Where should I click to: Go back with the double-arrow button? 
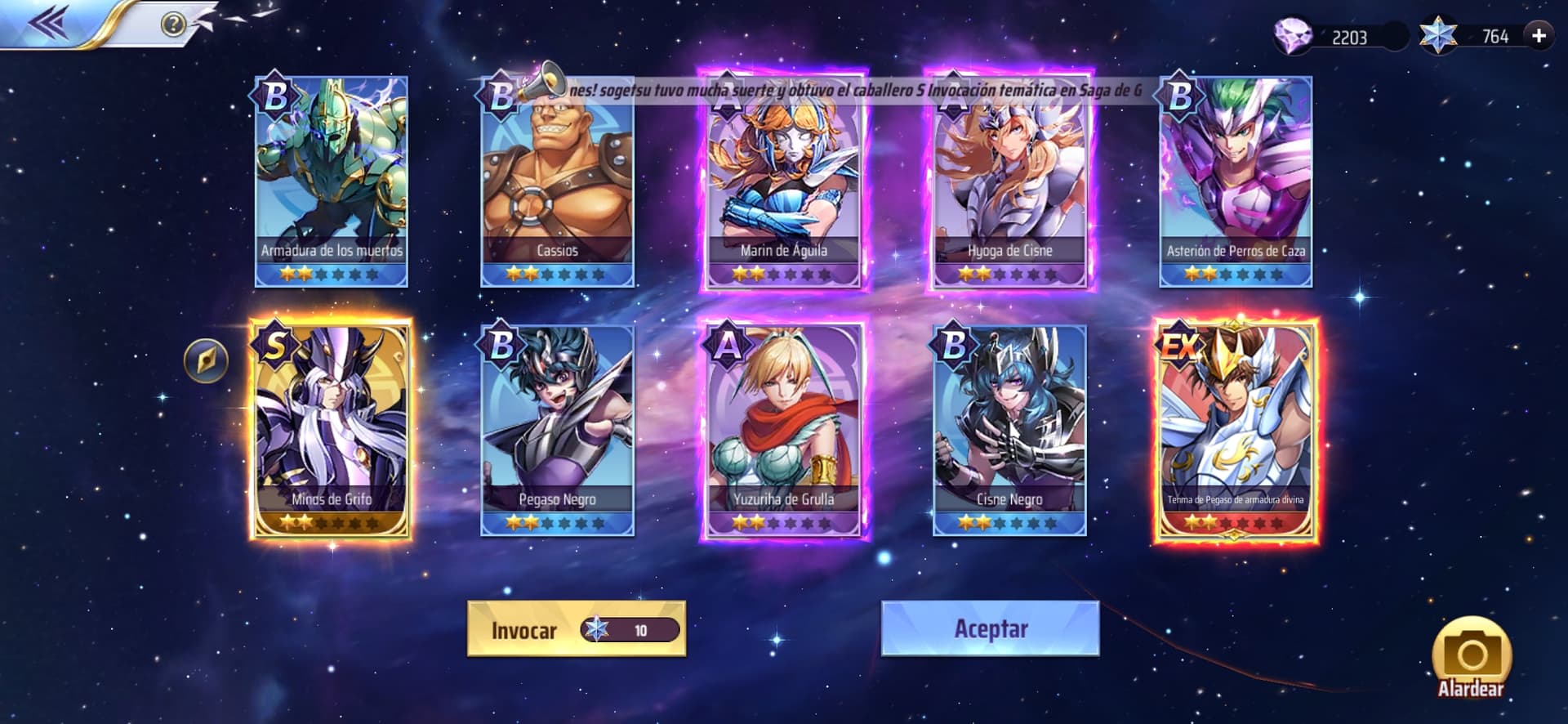pos(47,23)
